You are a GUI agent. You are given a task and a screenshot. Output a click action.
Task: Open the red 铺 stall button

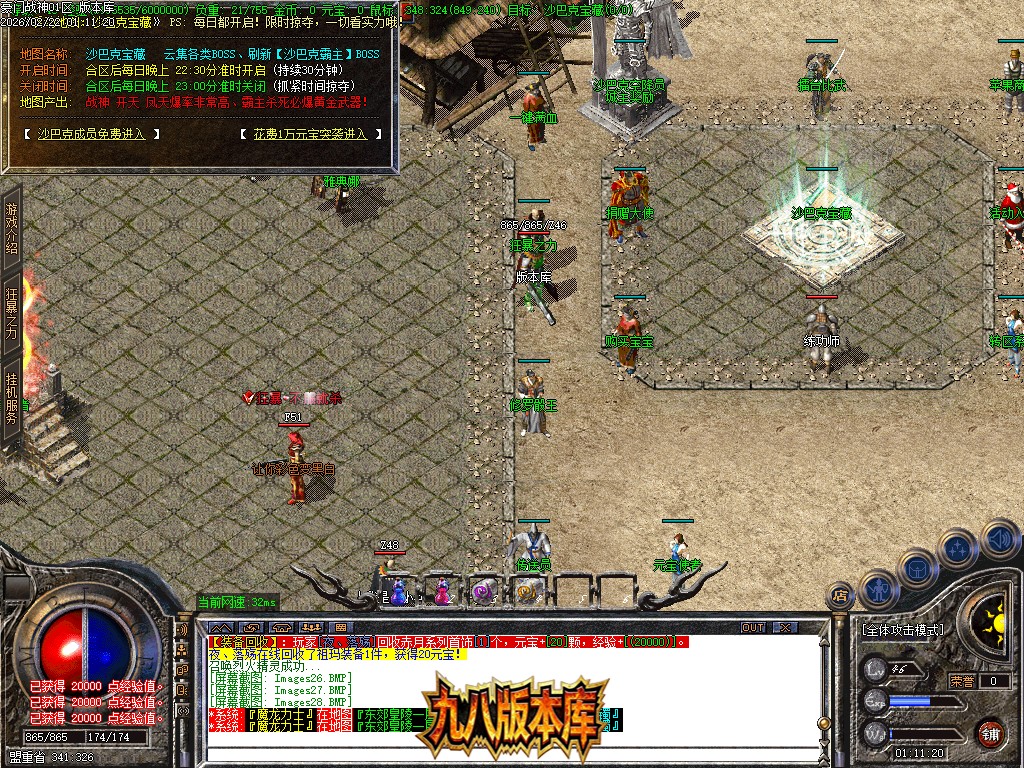coord(991,732)
